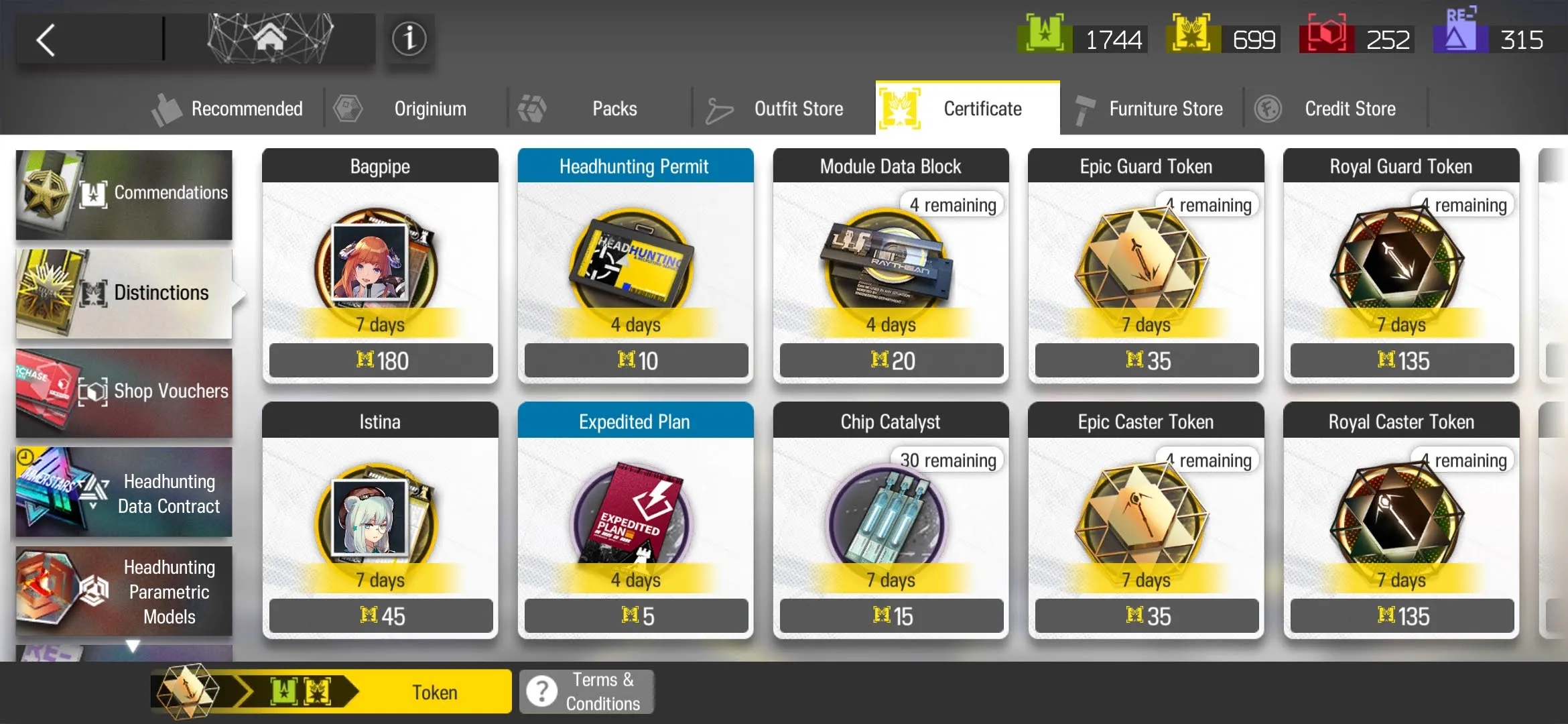Screen dimensions: 1568x724
Task: Select the Packs tab
Action: [600, 109]
